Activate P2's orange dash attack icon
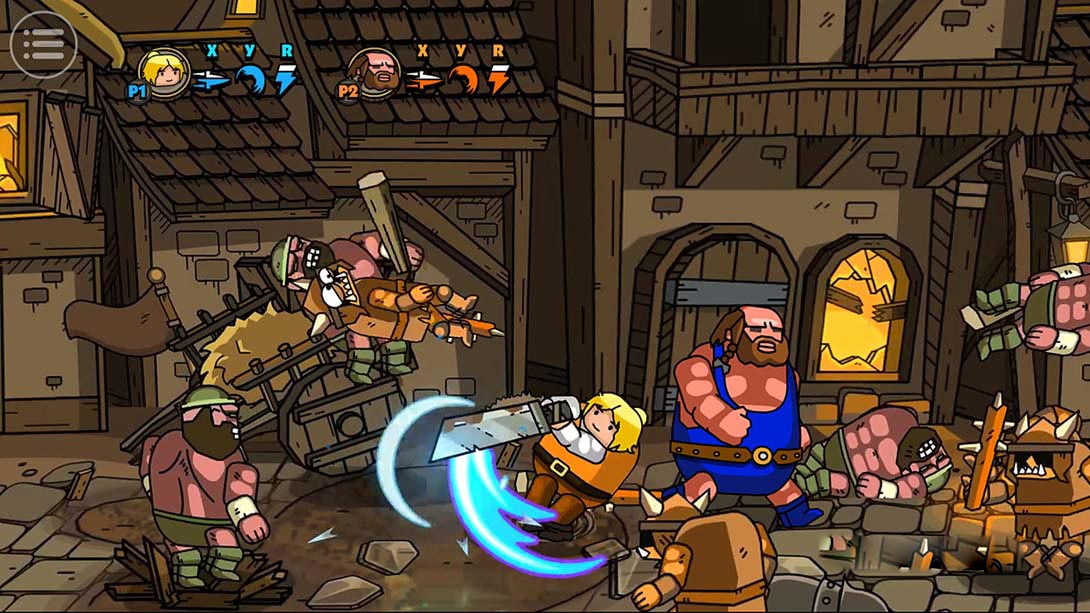This screenshot has width=1090, height=613. pyautogui.click(x=423, y=79)
